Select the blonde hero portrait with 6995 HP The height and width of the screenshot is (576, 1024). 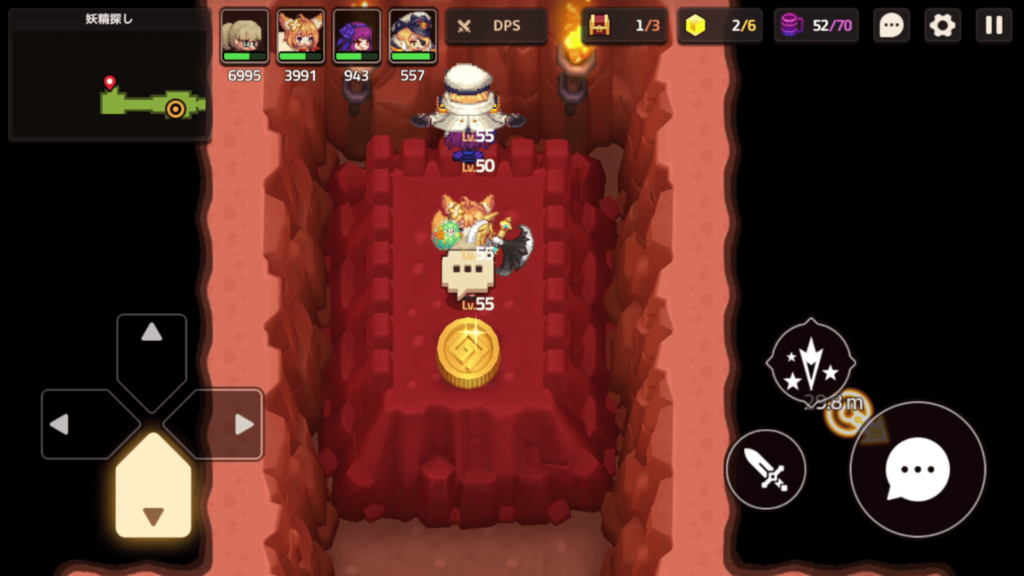pyautogui.click(x=244, y=38)
